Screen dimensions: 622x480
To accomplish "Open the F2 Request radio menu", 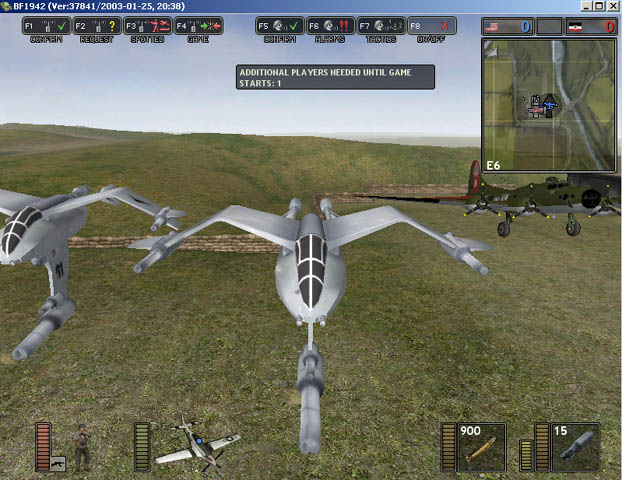I will (x=96, y=27).
